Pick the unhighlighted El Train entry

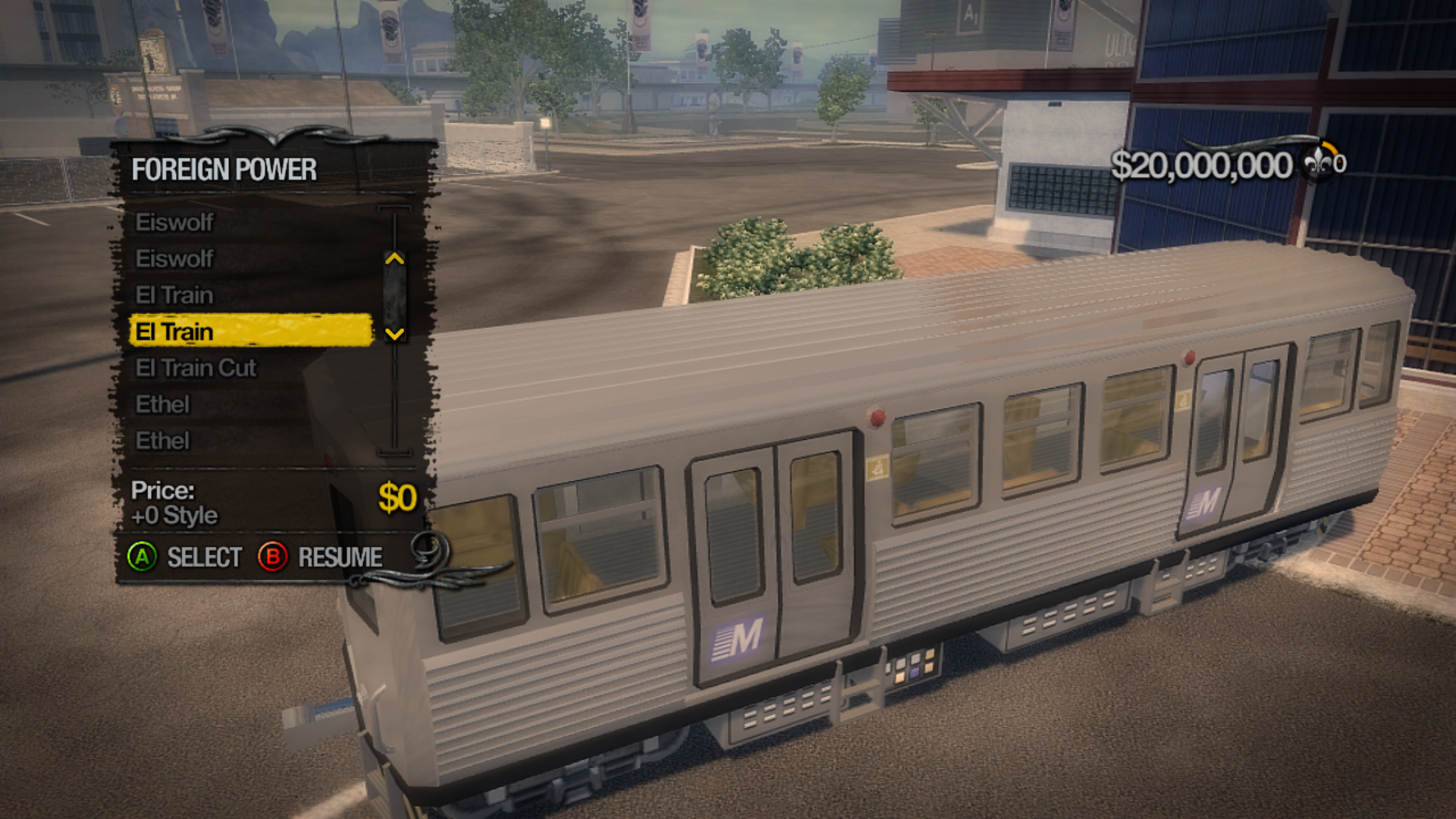pos(174,295)
